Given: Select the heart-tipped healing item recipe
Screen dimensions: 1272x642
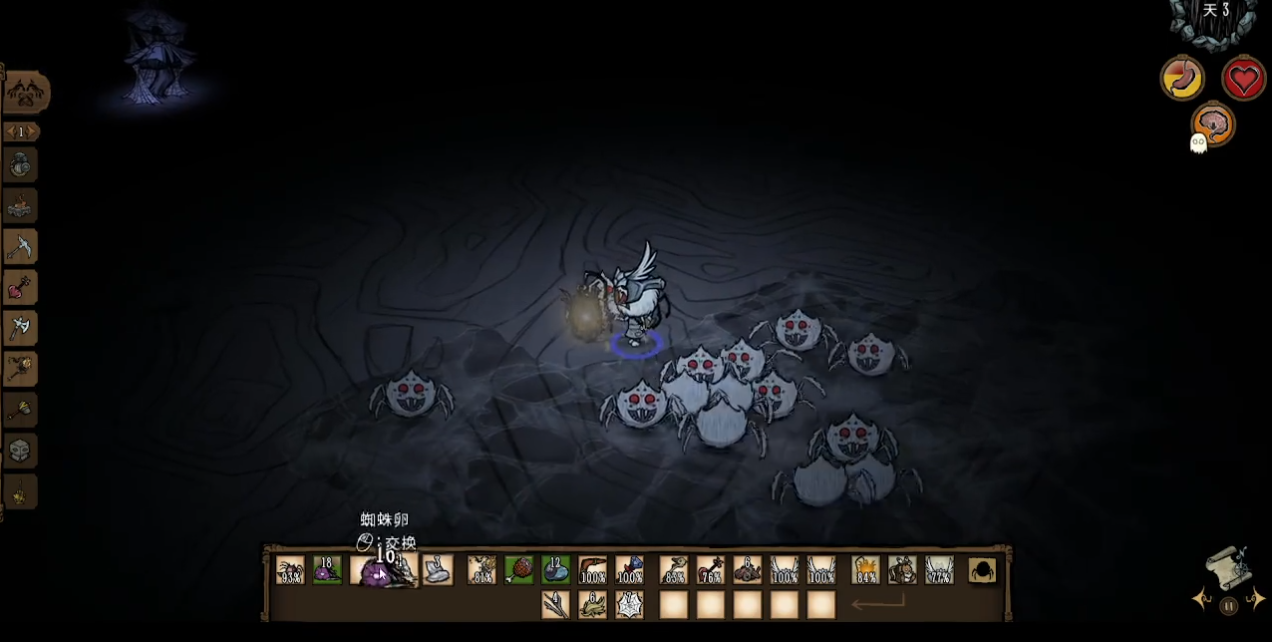Looking at the screenshot, I should click(20, 287).
